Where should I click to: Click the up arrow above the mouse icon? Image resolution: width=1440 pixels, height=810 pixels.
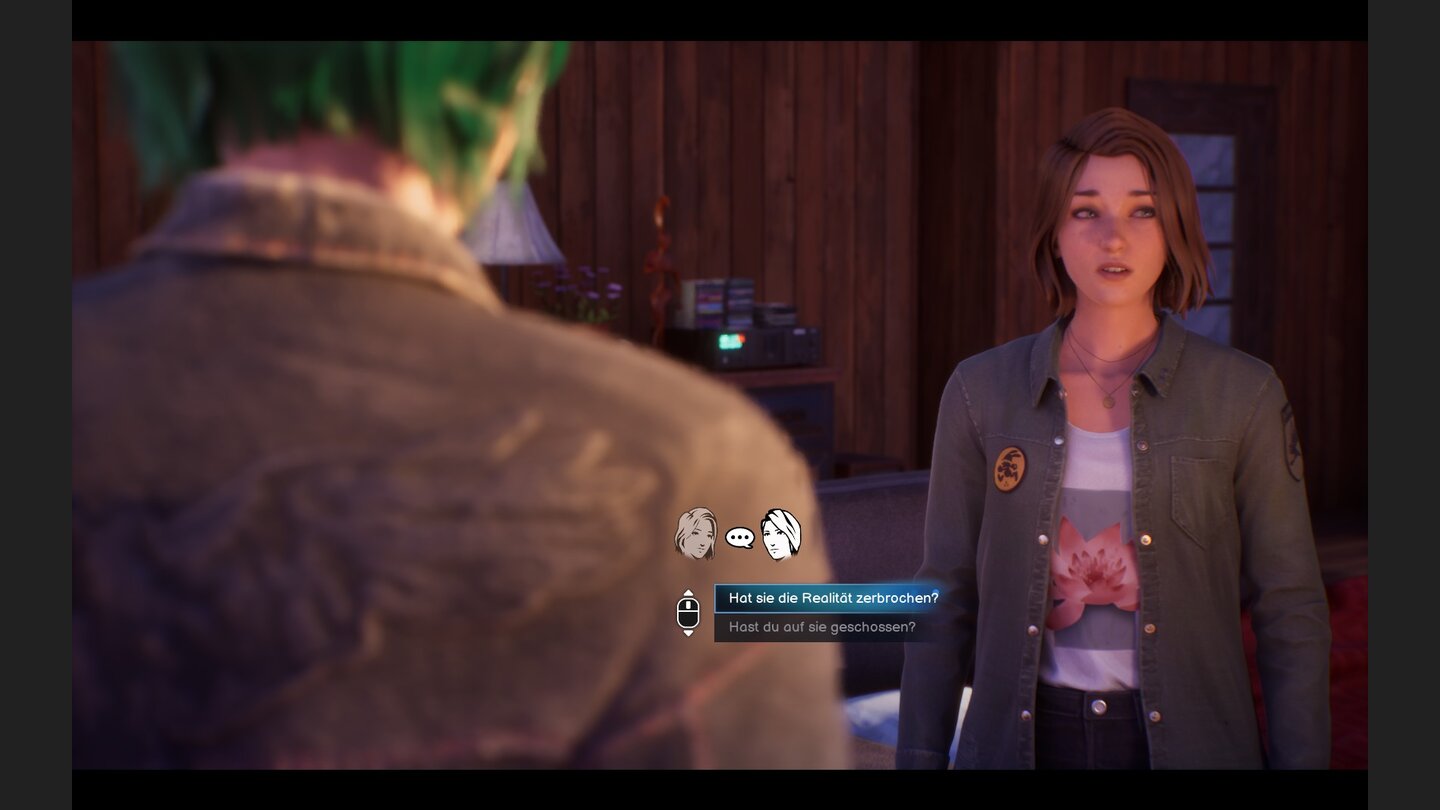688,594
